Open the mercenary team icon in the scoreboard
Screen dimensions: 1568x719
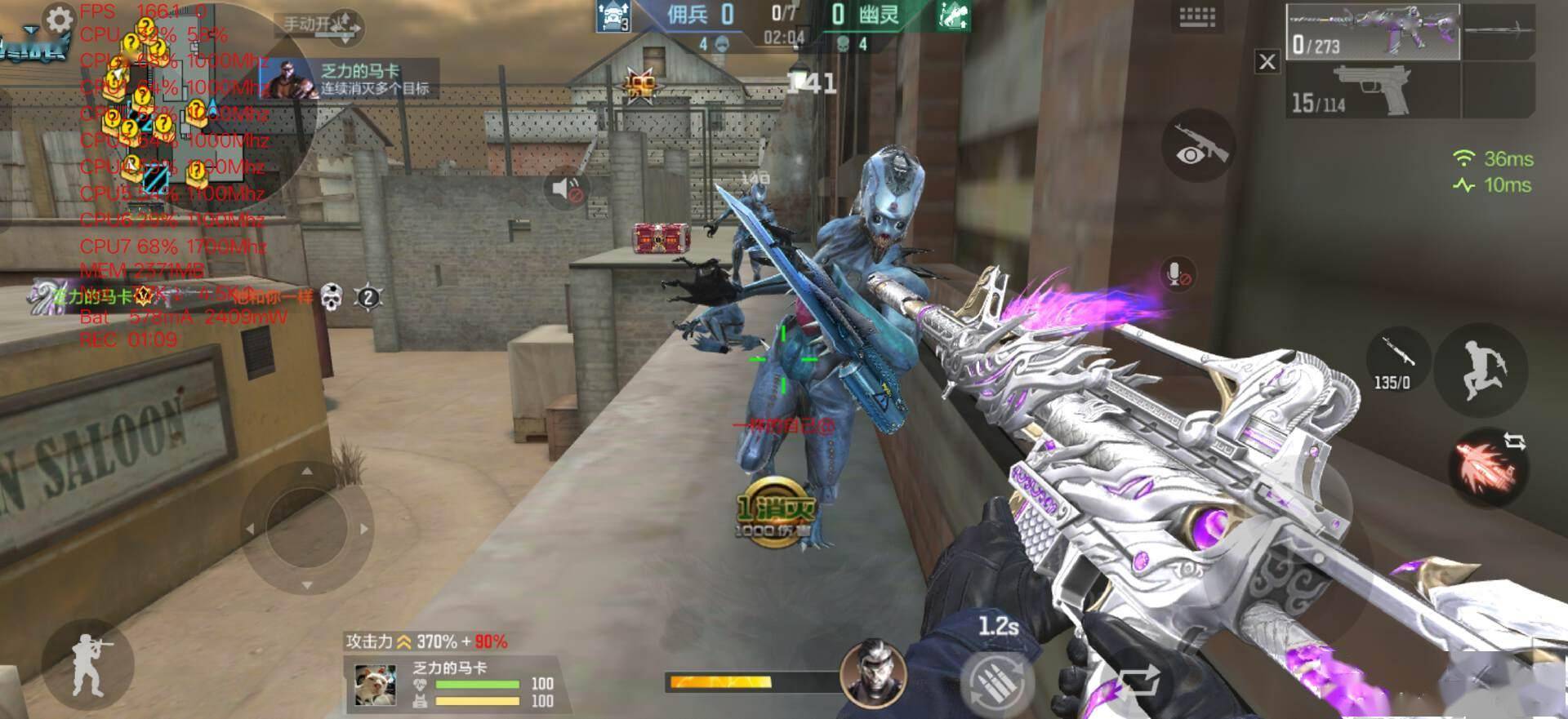click(x=613, y=17)
